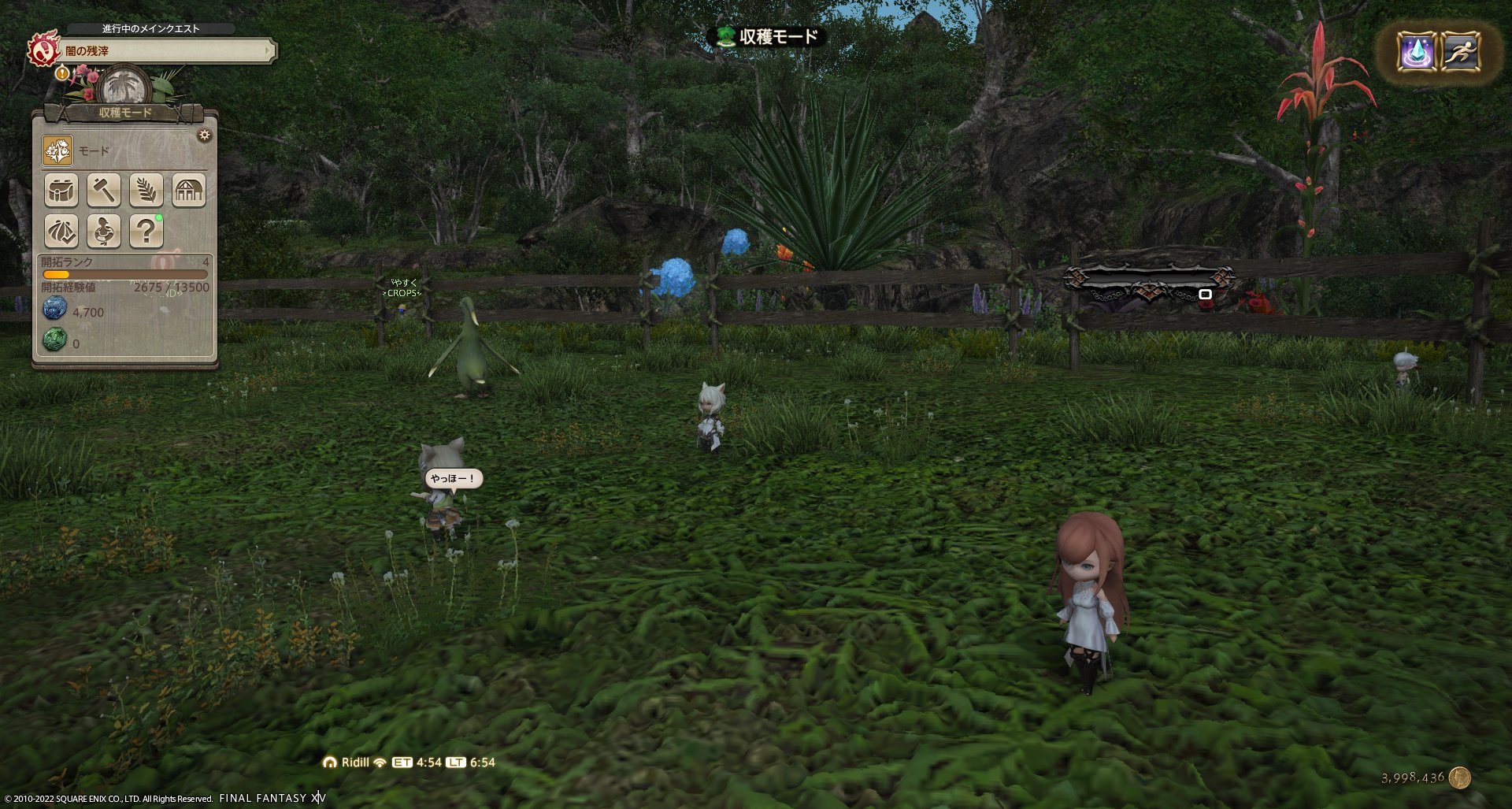Open crafting with the hammer icon
The image size is (1512, 809).
tap(103, 190)
